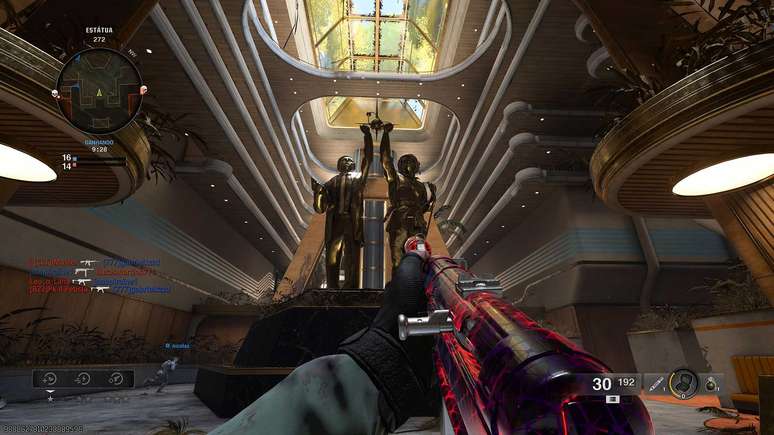Viewport: 774px width, 435px height.
Task: Click the kill feed list
Action: [98, 276]
